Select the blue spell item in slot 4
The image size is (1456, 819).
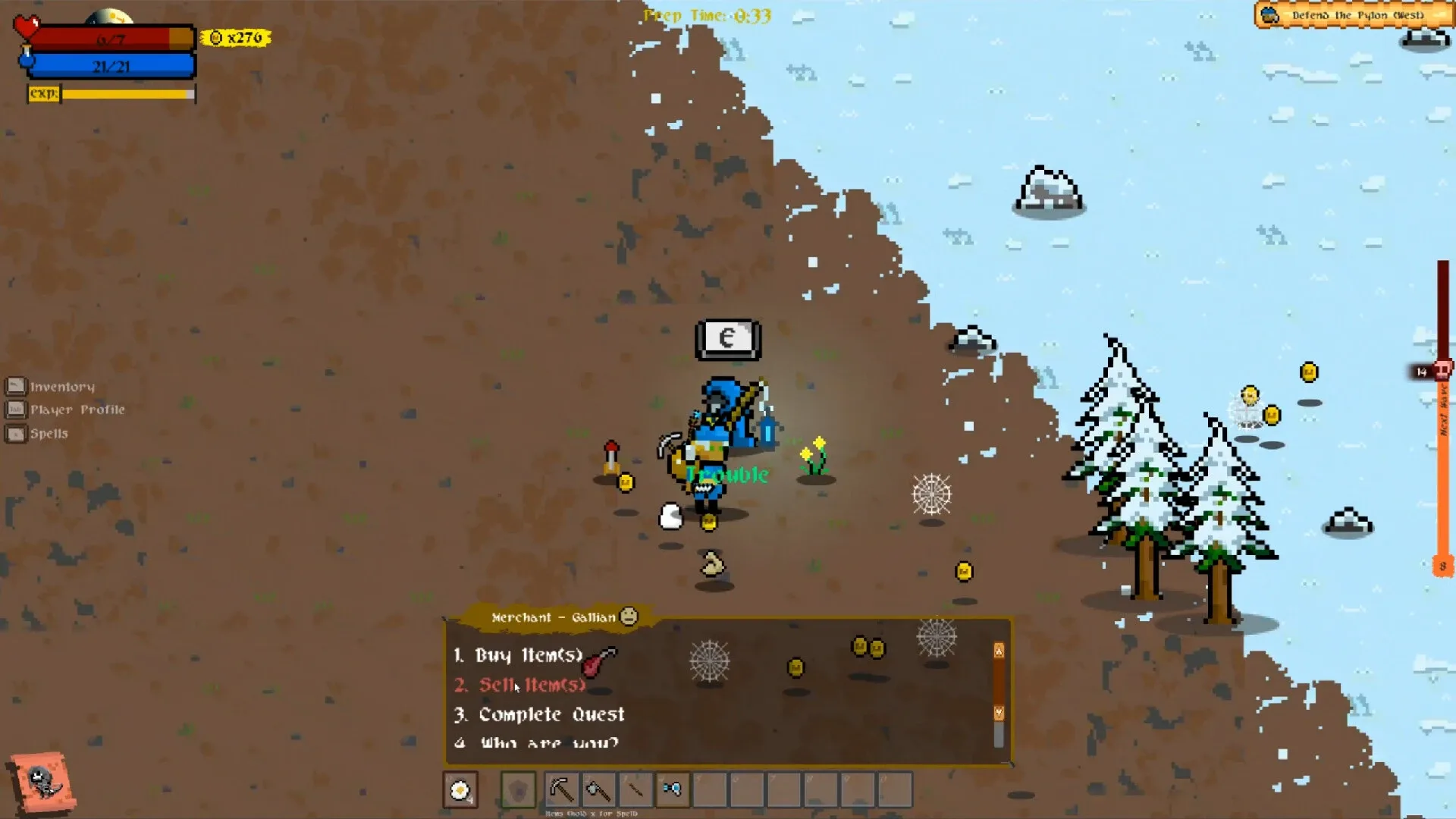(x=673, y=790)
